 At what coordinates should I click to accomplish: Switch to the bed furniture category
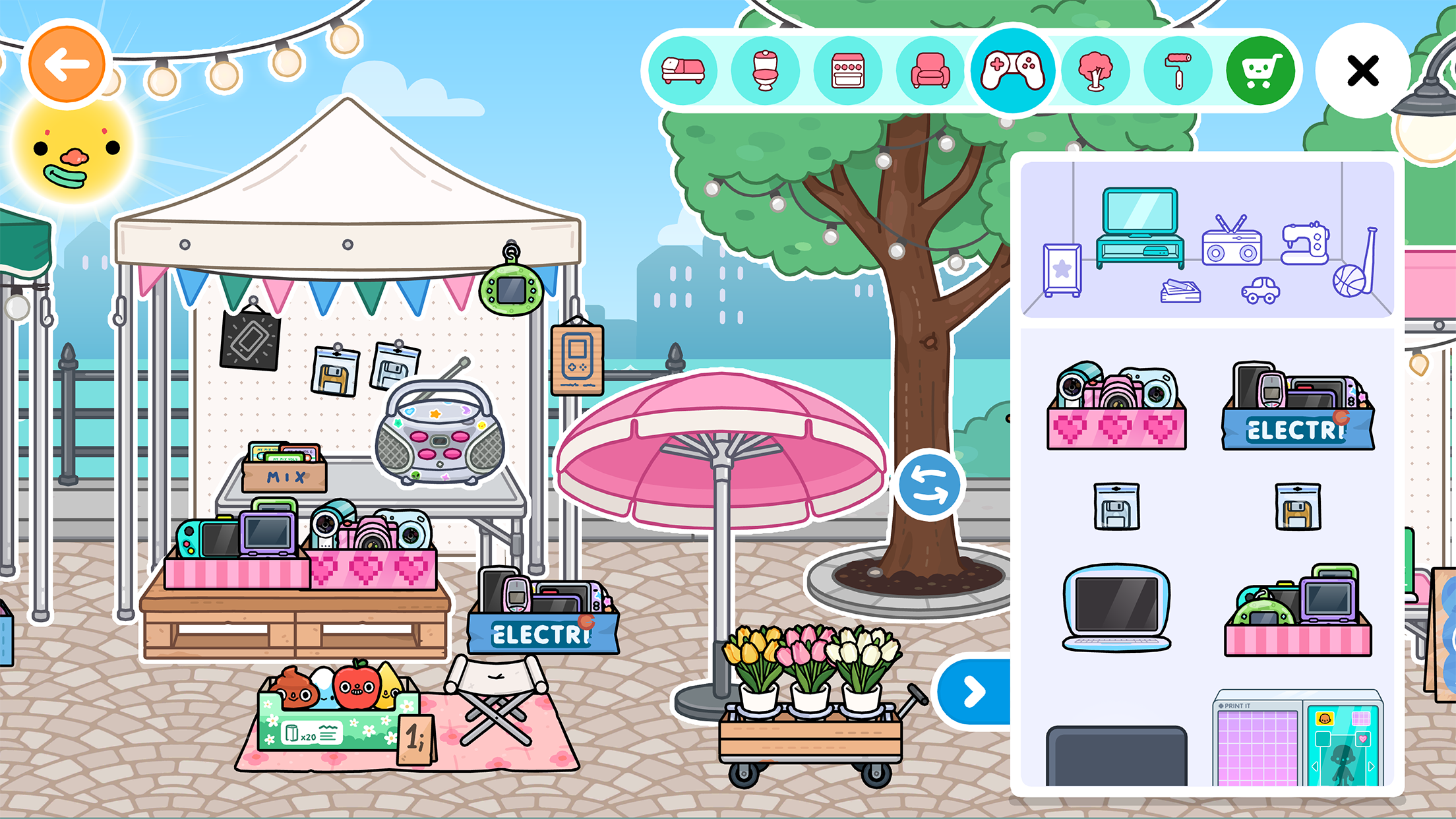(683, 71)
